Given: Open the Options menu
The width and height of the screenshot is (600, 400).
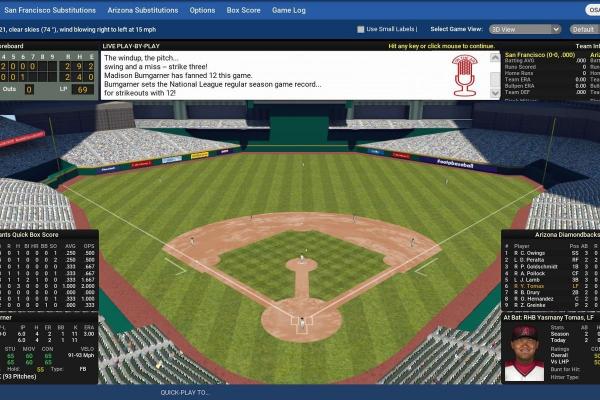Looking at the screenshot, I should (202, 10).
